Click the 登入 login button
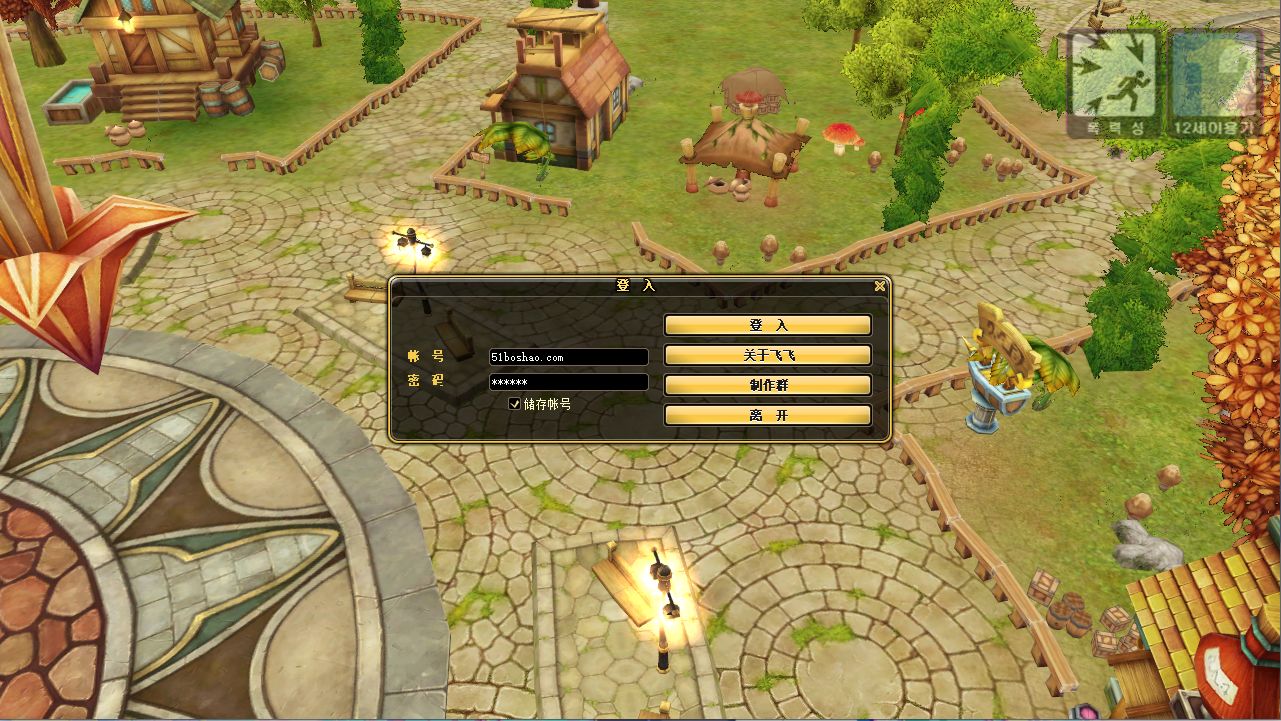The image size is (1281, 721). [x=767, y=326]
